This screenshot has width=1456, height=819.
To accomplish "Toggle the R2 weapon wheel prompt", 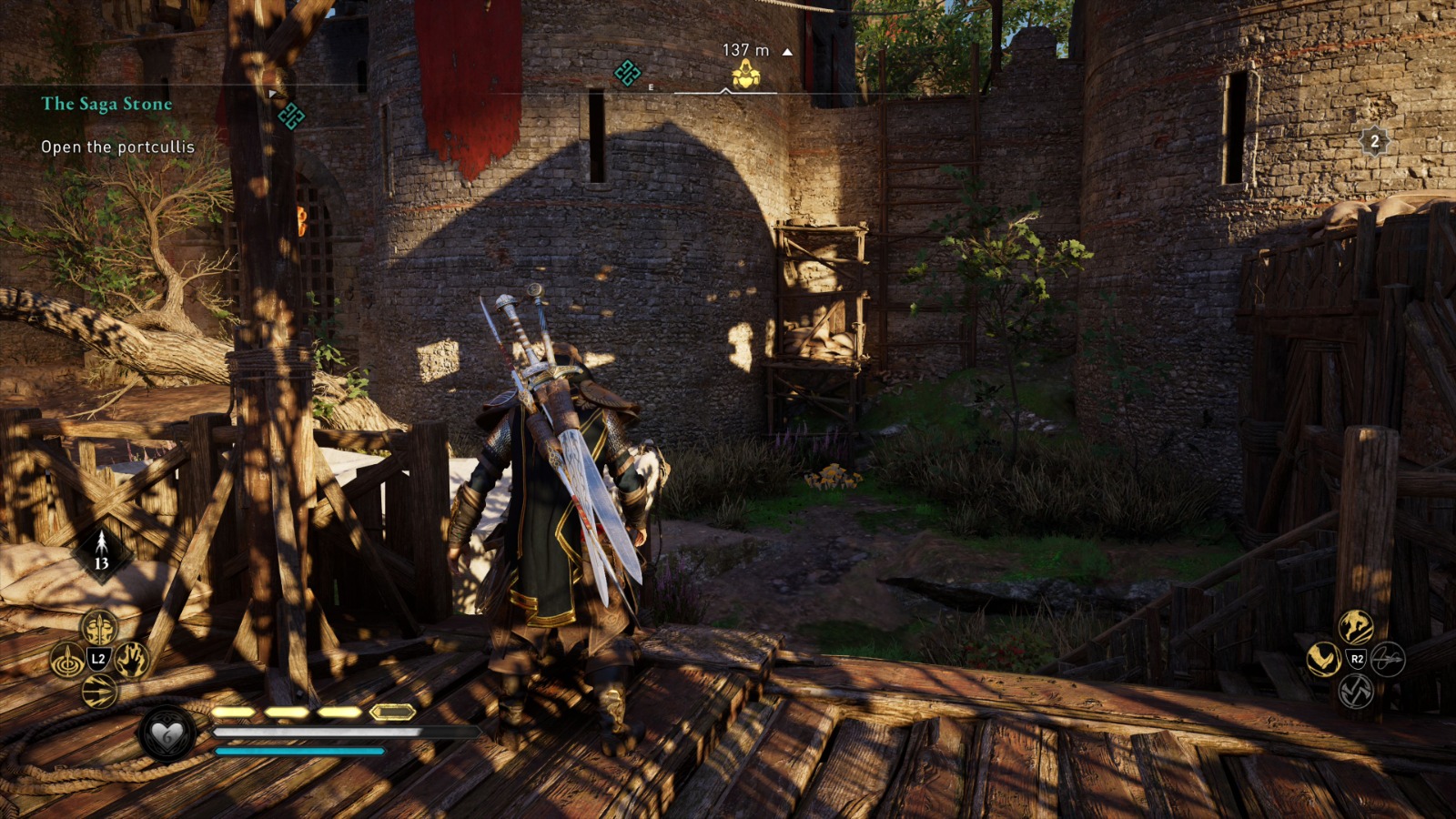I will pos(1357,658).
